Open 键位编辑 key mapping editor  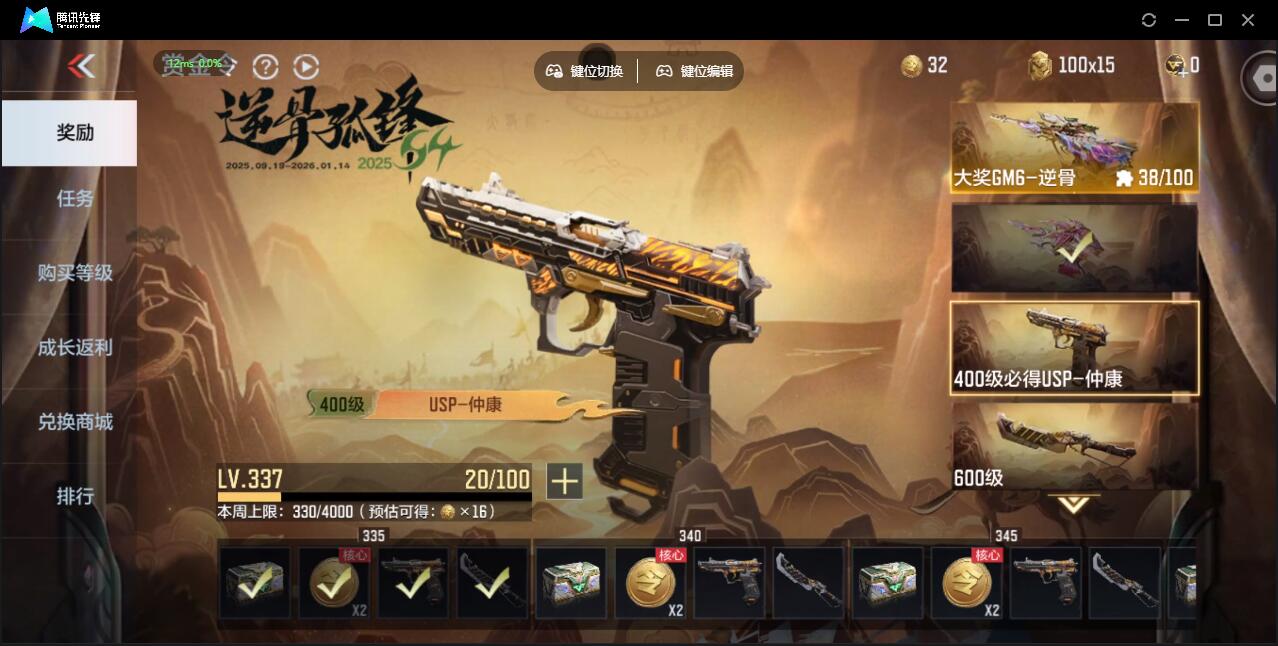click(x=695, y=71)
